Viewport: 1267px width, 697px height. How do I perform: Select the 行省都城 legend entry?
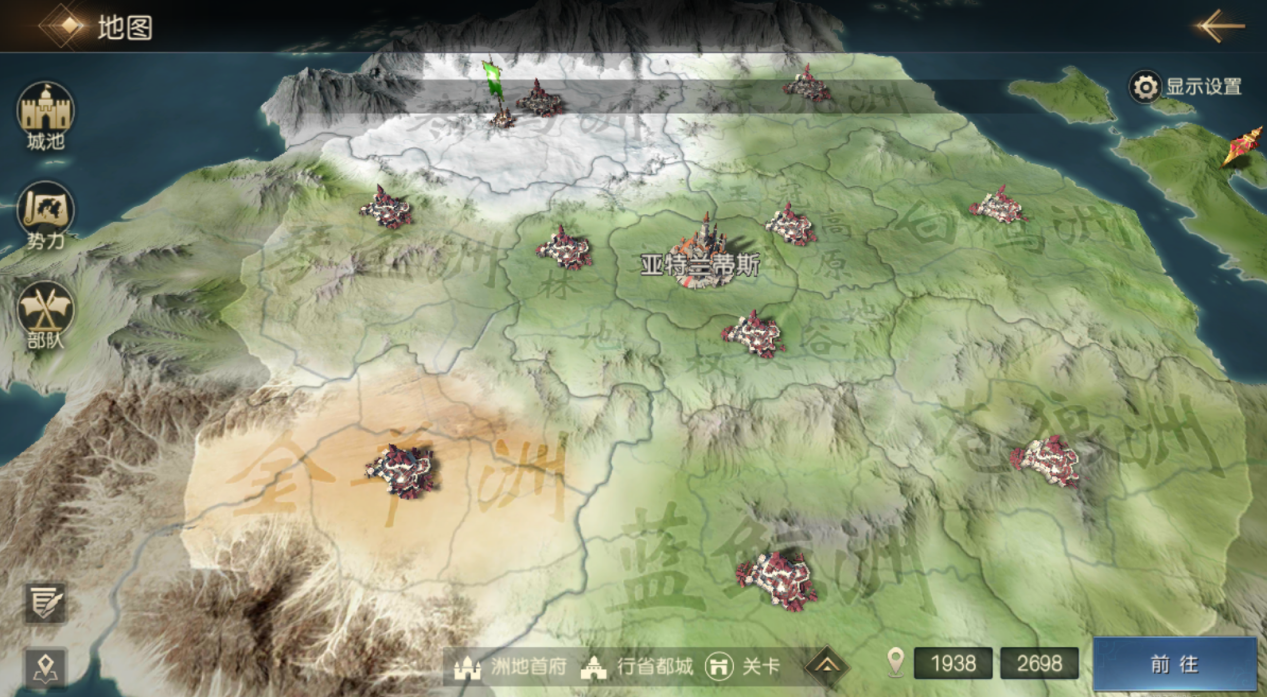click(x=637, y=666)
